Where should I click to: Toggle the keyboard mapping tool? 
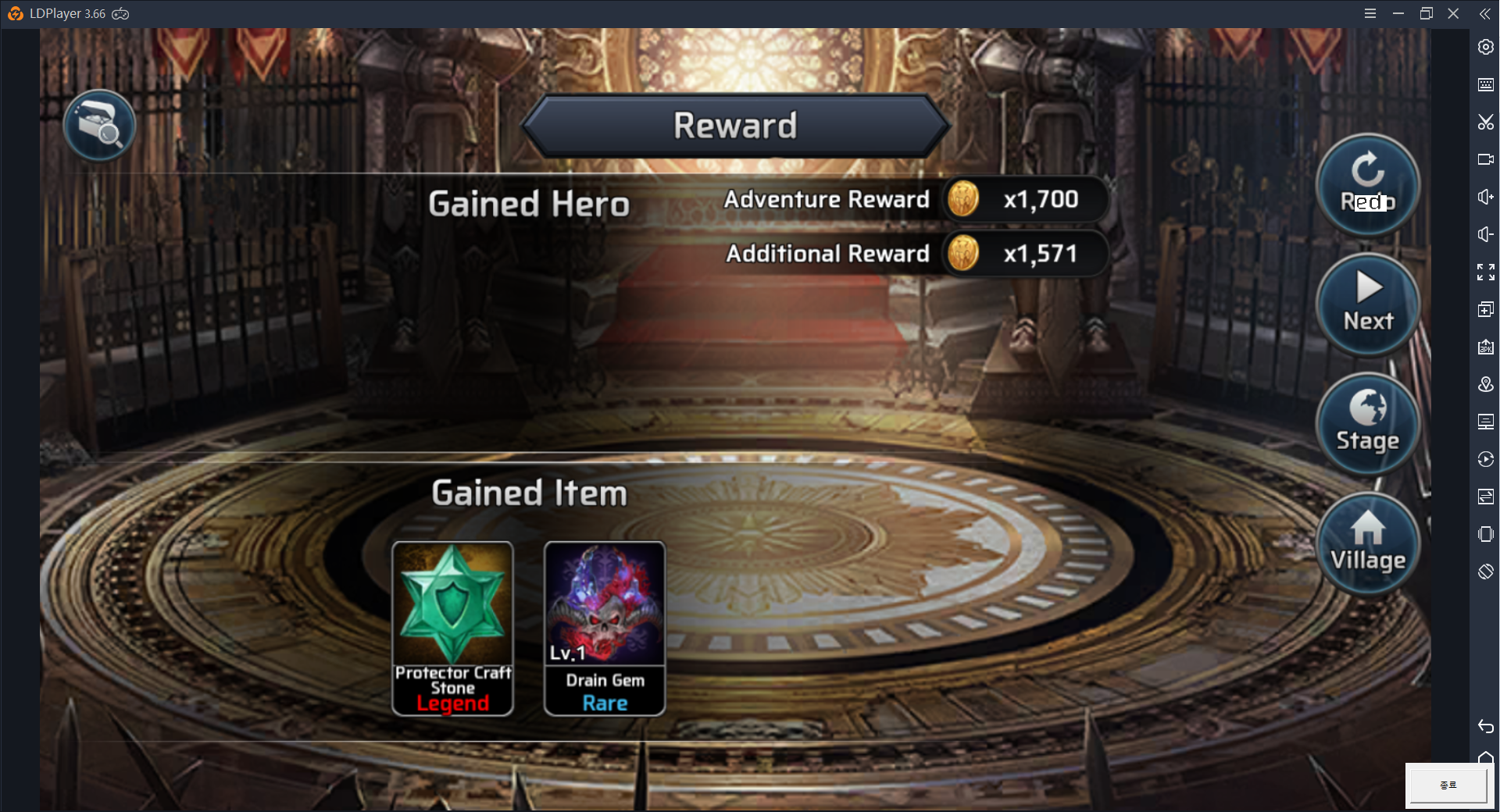[1487, 84]
